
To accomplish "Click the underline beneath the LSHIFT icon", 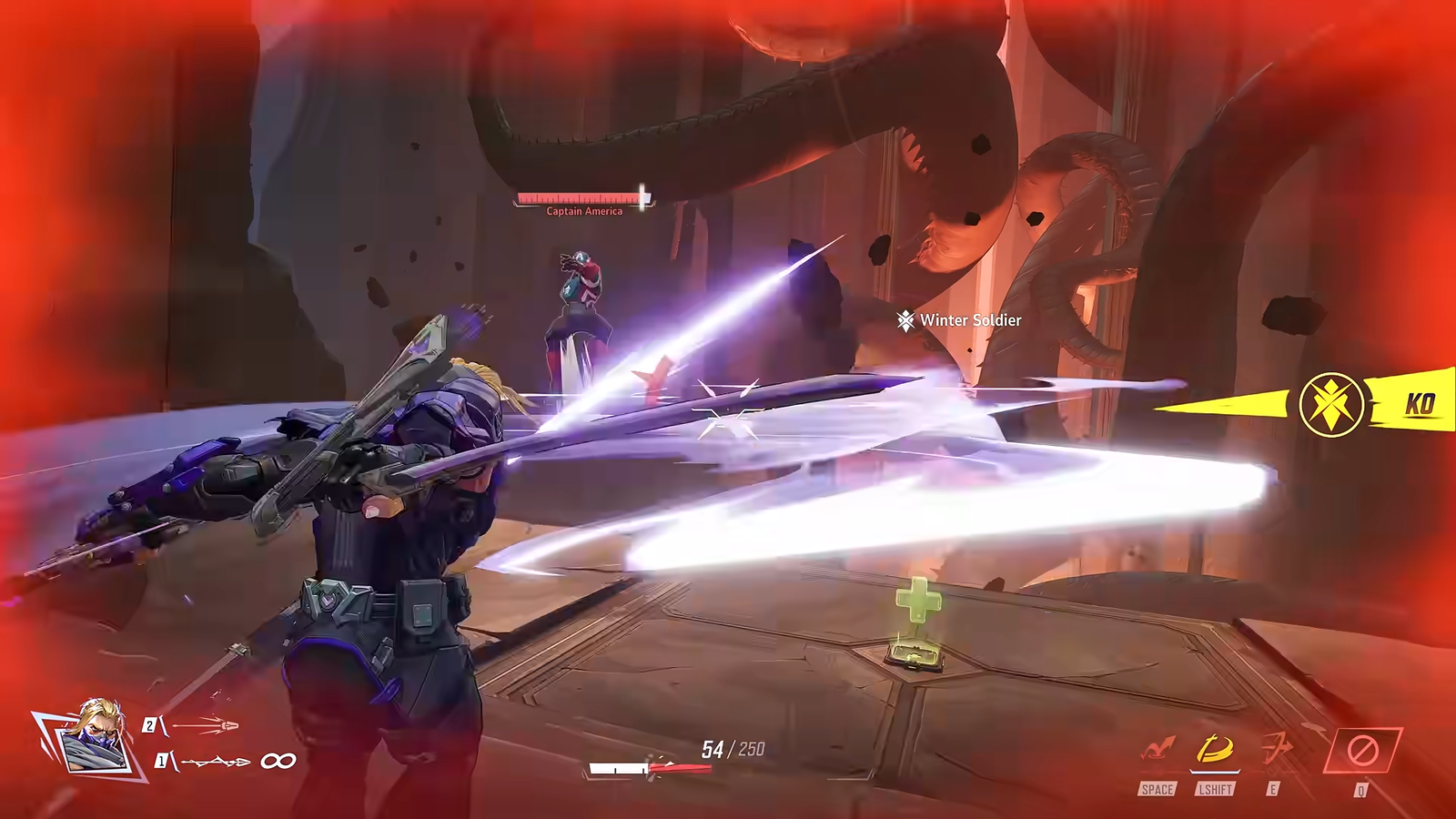I will click(x=1215, y=772).
